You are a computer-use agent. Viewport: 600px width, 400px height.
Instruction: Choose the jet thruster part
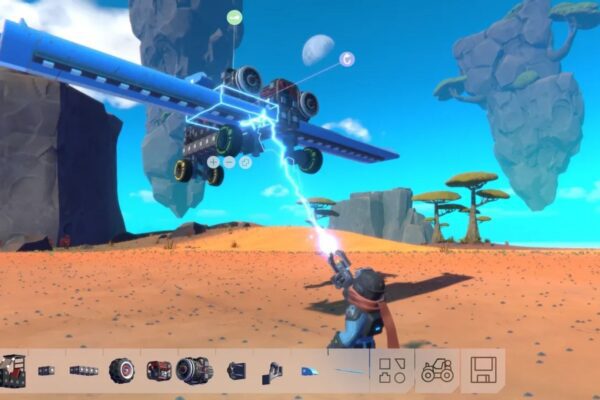[194, 370]
